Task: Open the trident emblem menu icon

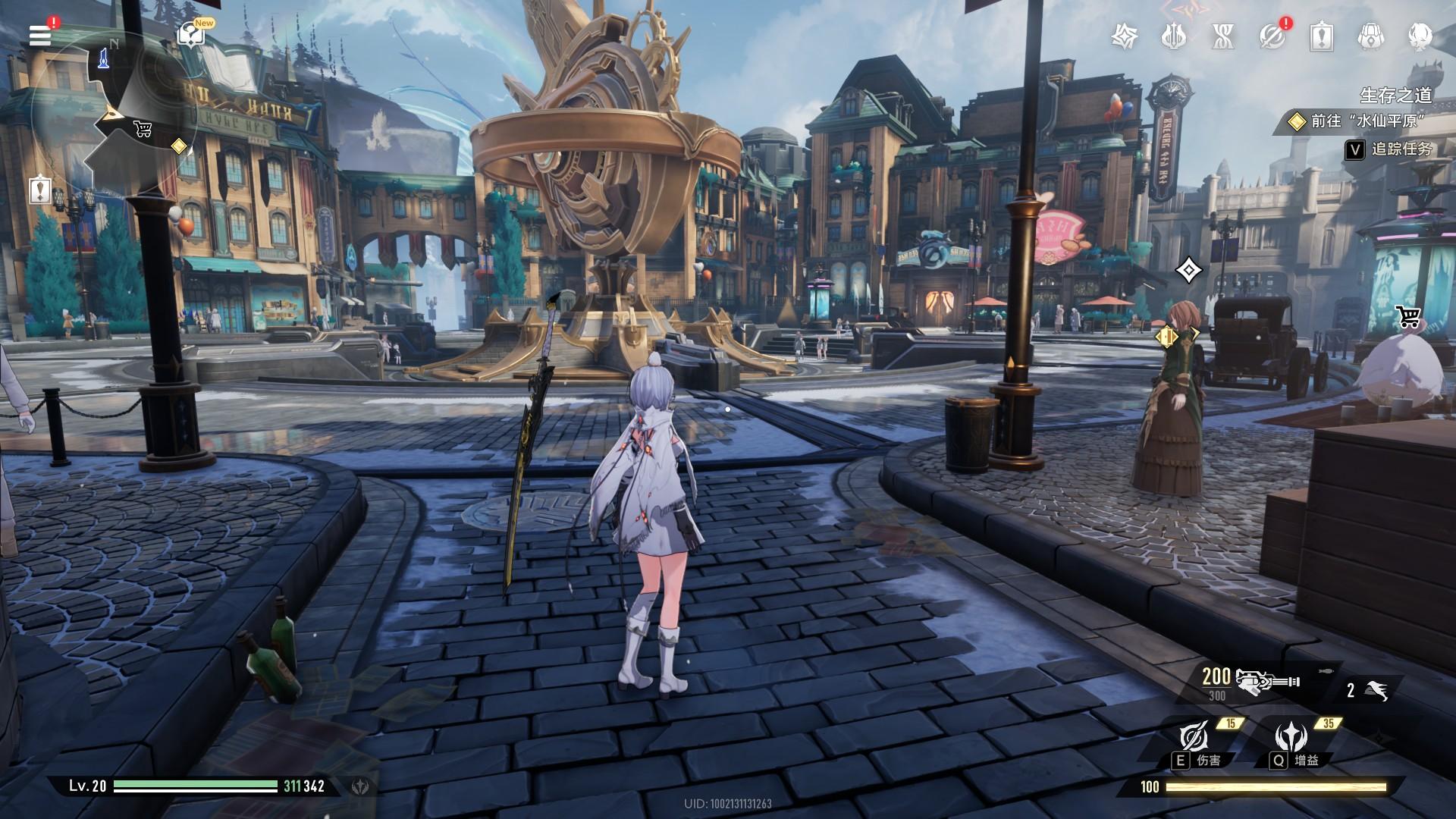Action: click(1173, 36)
